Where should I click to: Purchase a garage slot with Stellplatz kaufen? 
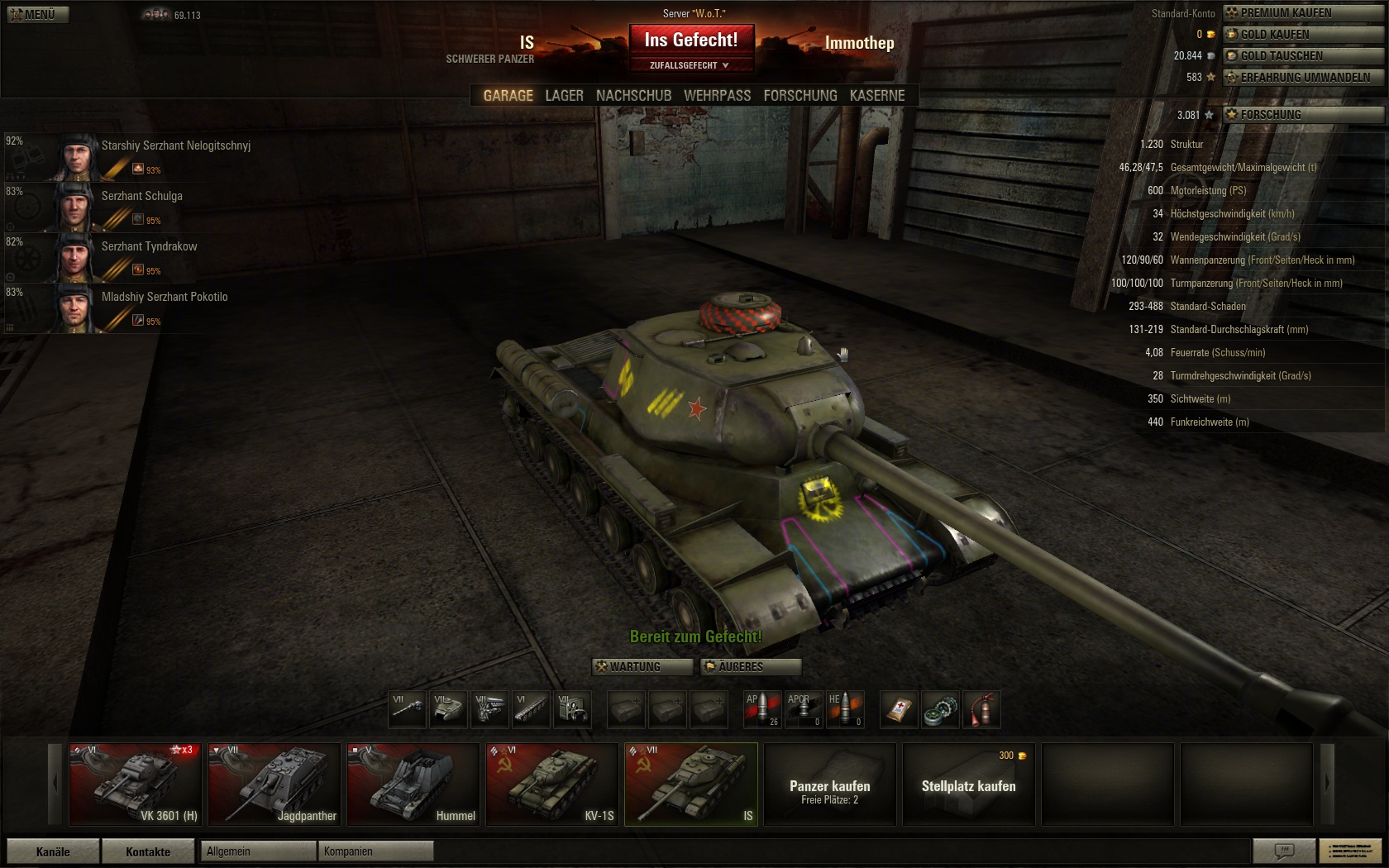(968, 784)
